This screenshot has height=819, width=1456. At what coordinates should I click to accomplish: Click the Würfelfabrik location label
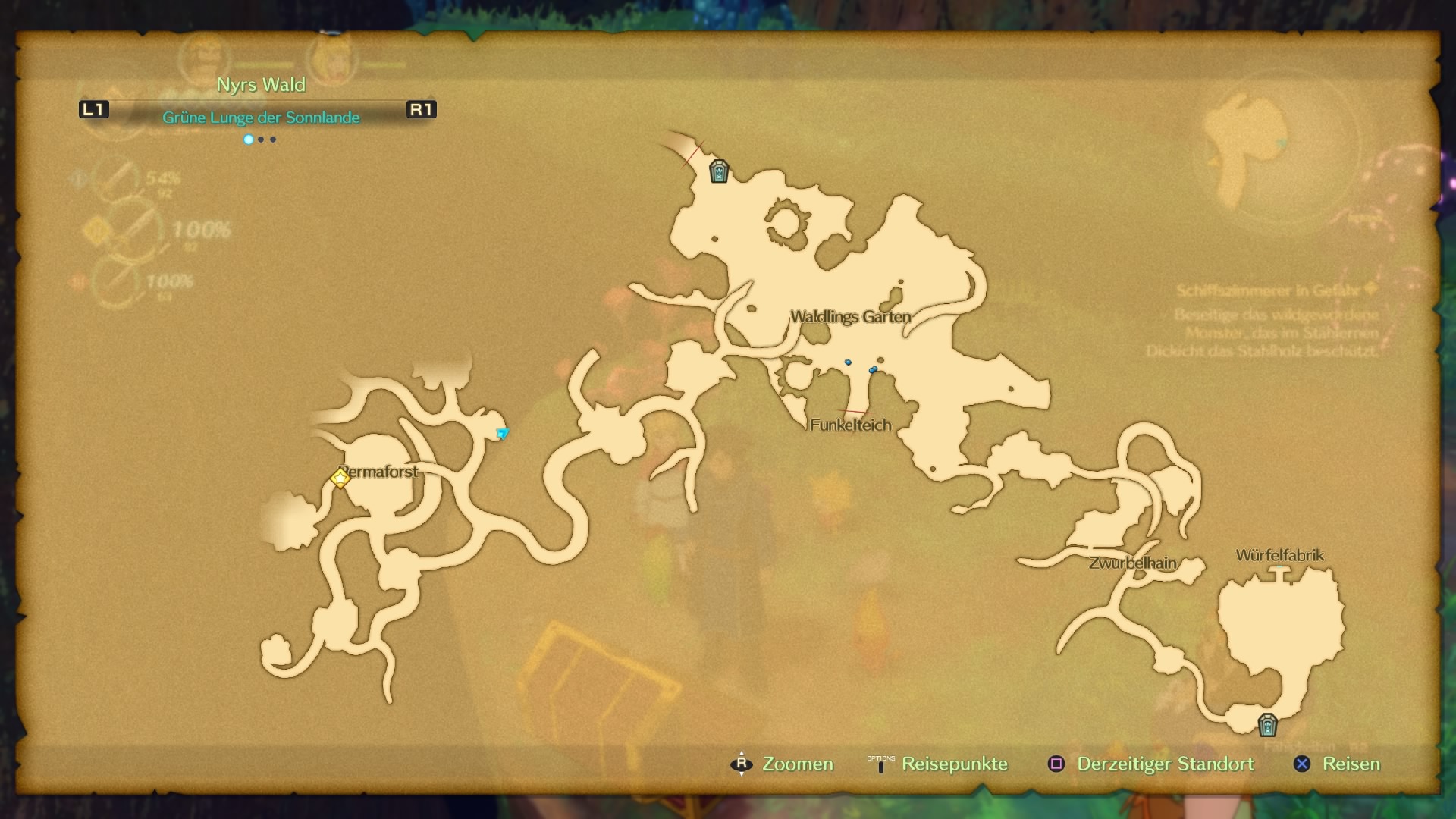click(x=1279, y=555)
